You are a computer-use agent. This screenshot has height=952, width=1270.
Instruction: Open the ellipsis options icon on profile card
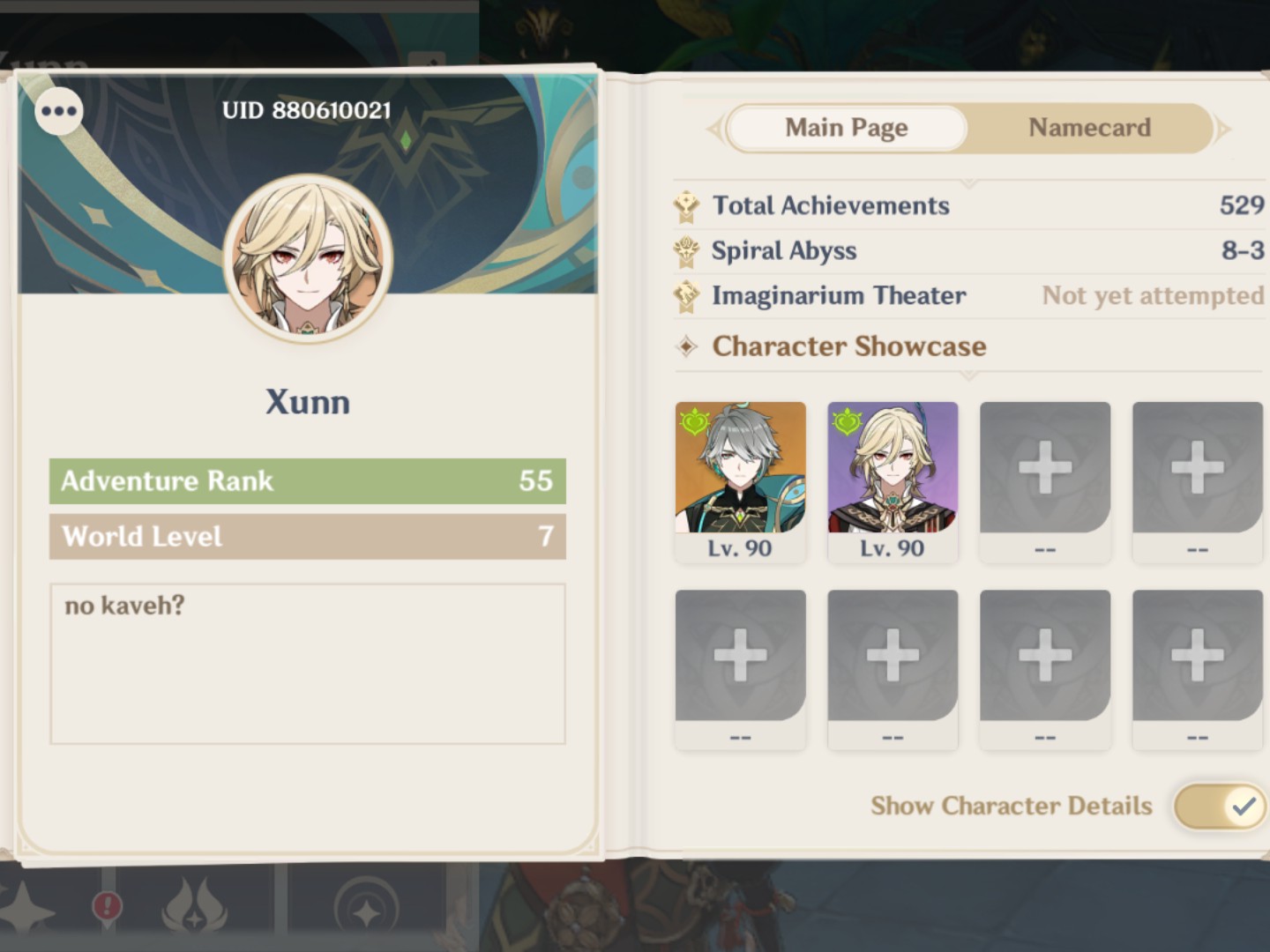tap(59, 112)
